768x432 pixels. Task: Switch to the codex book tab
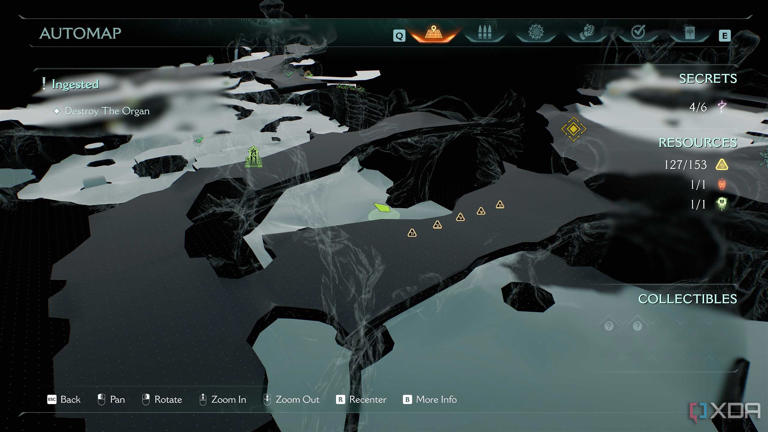point(687,33)
